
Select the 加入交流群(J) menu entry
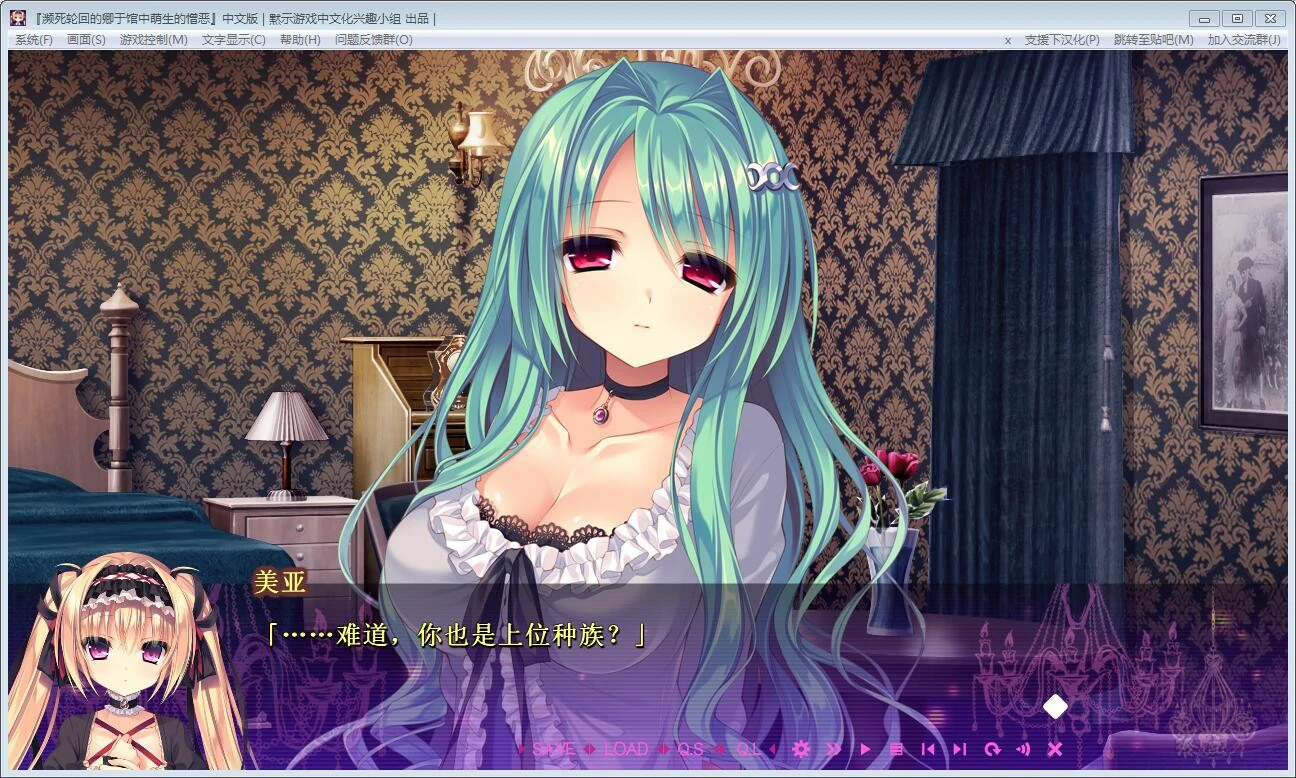click(1244, 40)
